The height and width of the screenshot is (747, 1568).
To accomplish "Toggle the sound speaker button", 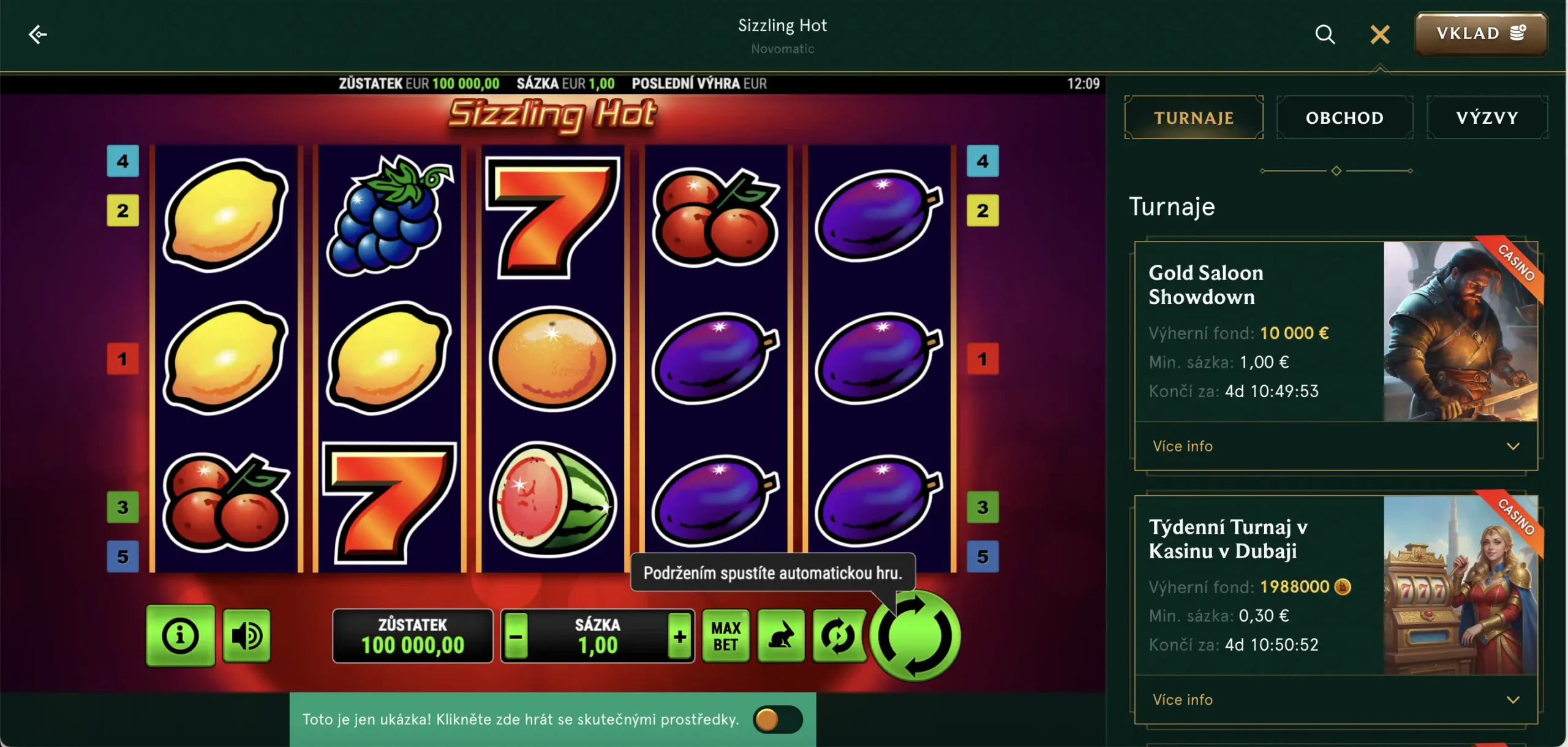I will 246,636.
